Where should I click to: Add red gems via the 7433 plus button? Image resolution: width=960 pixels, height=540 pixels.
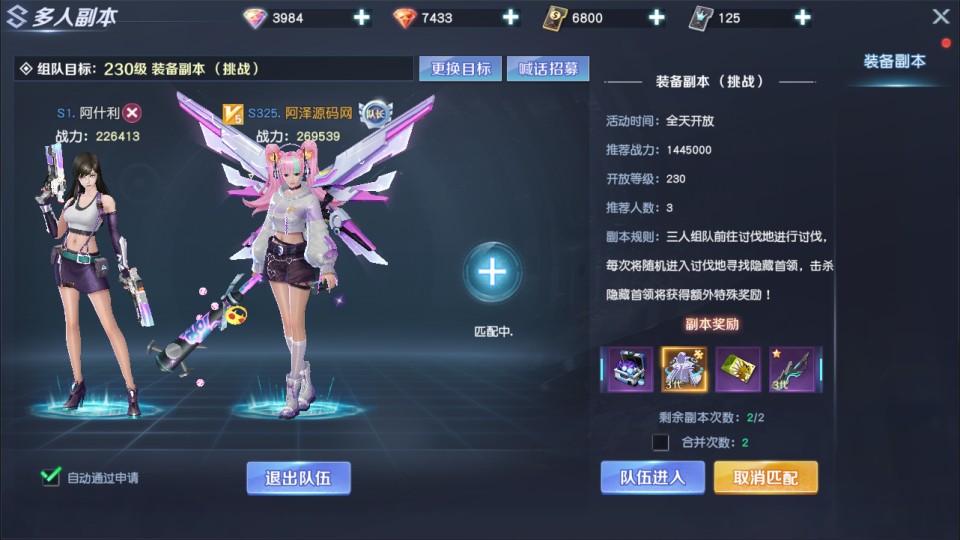click(x=510, y=17)
